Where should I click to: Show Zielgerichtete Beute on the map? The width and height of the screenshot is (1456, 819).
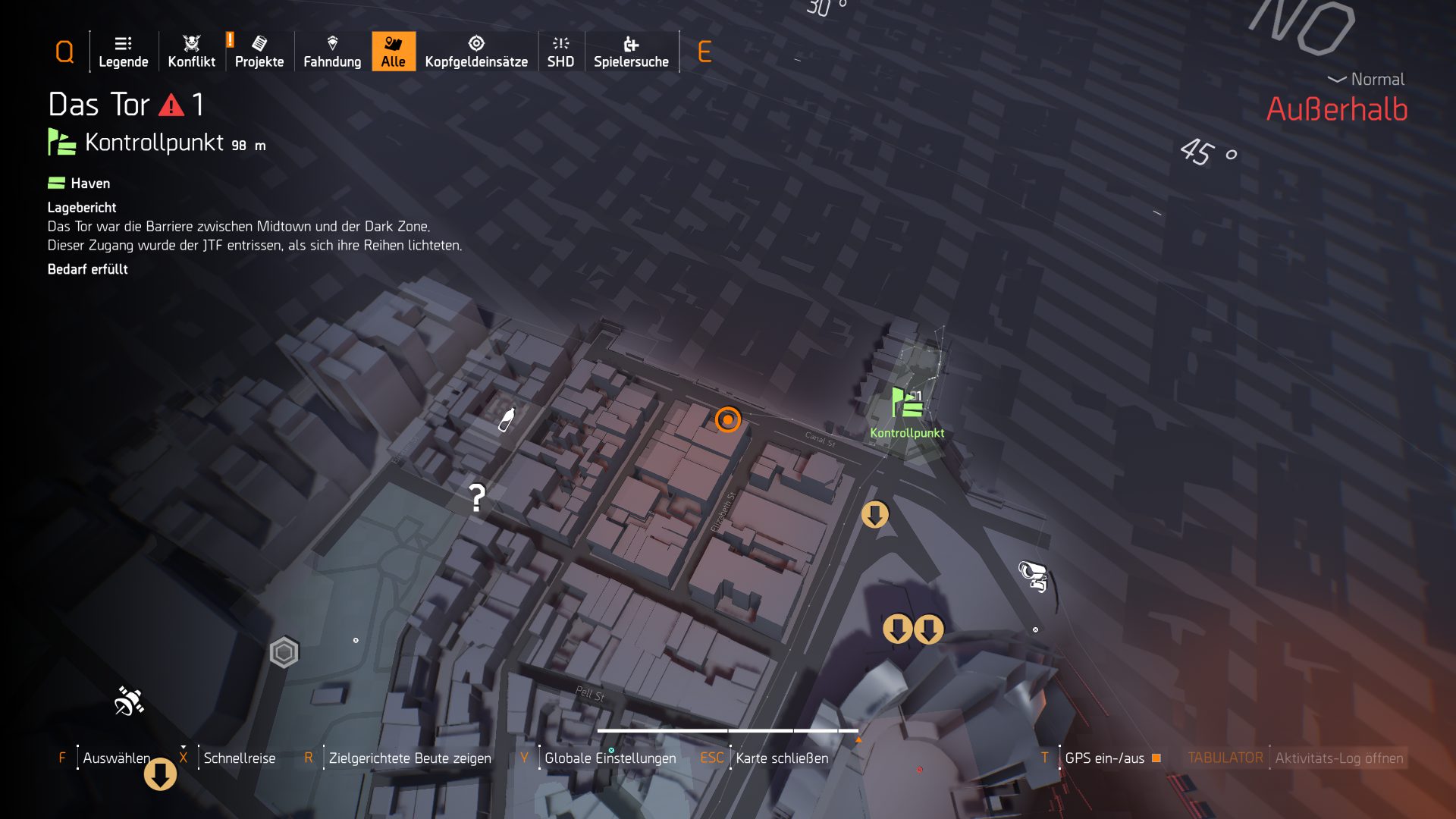coord(409,758)
